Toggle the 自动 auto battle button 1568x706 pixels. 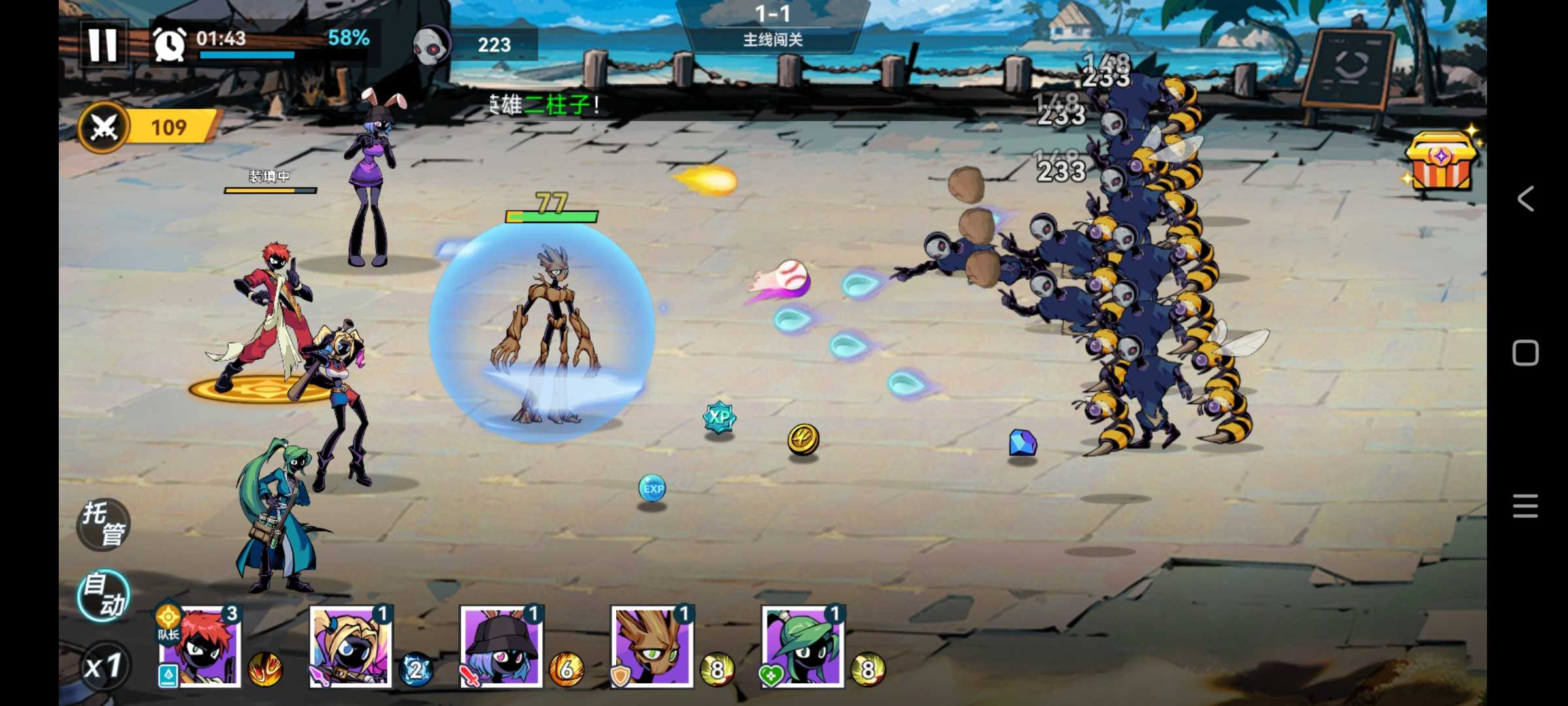(103, 596)
